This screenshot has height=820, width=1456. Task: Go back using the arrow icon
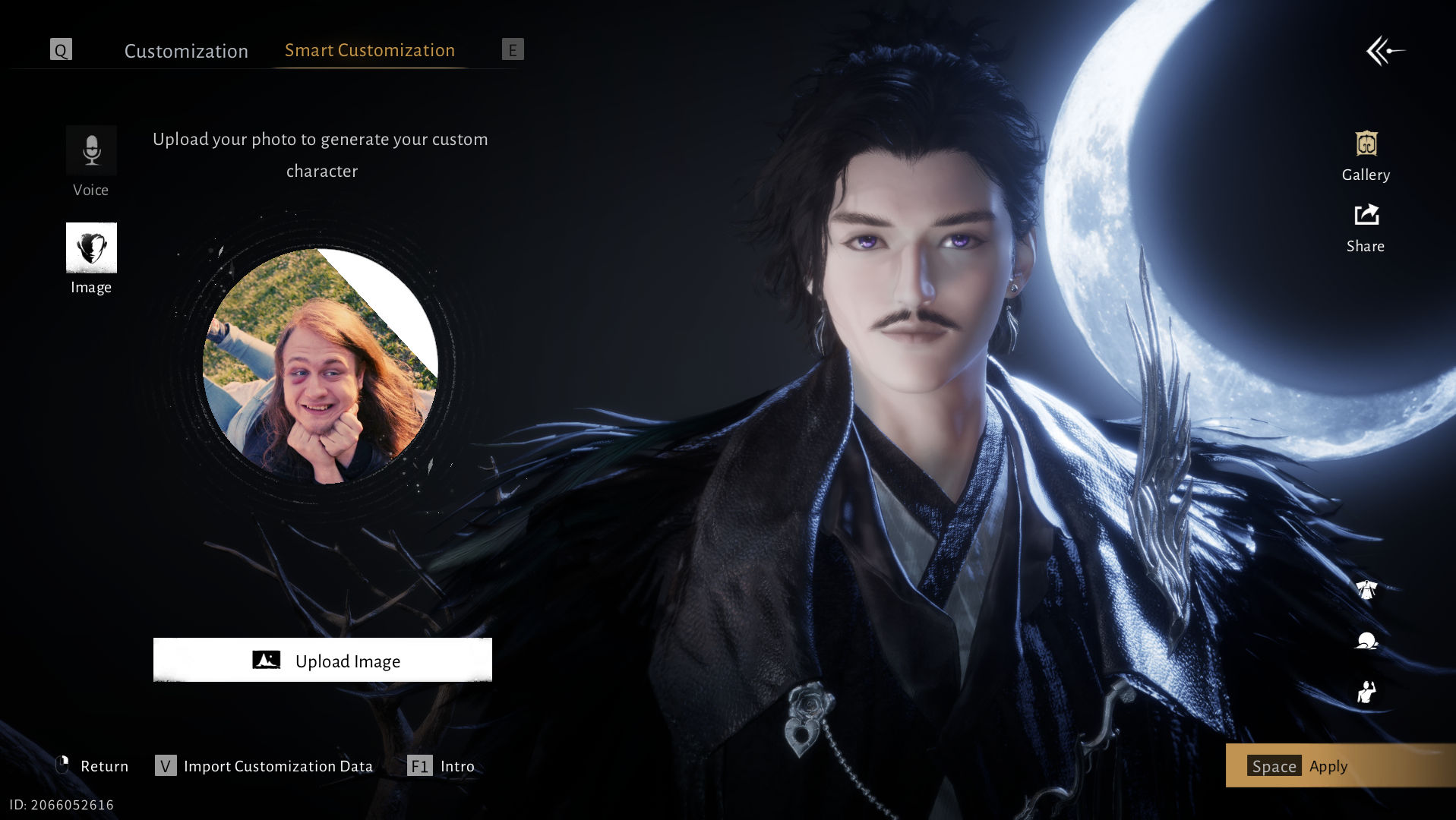pos(1385,51)
